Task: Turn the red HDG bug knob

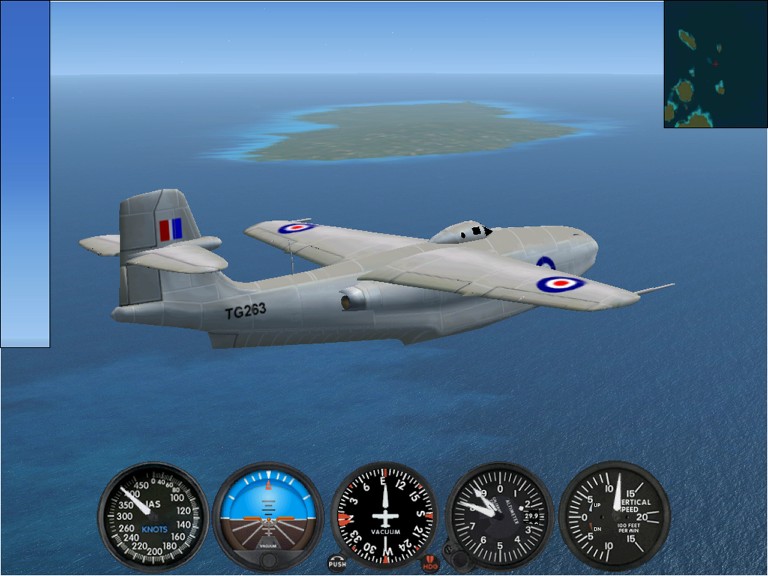Action: (431, 563)
